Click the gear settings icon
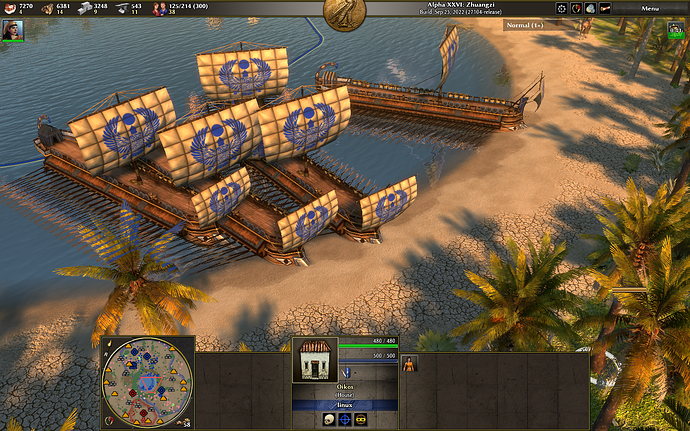Viewport: 690px width, 431px height. 561,8
